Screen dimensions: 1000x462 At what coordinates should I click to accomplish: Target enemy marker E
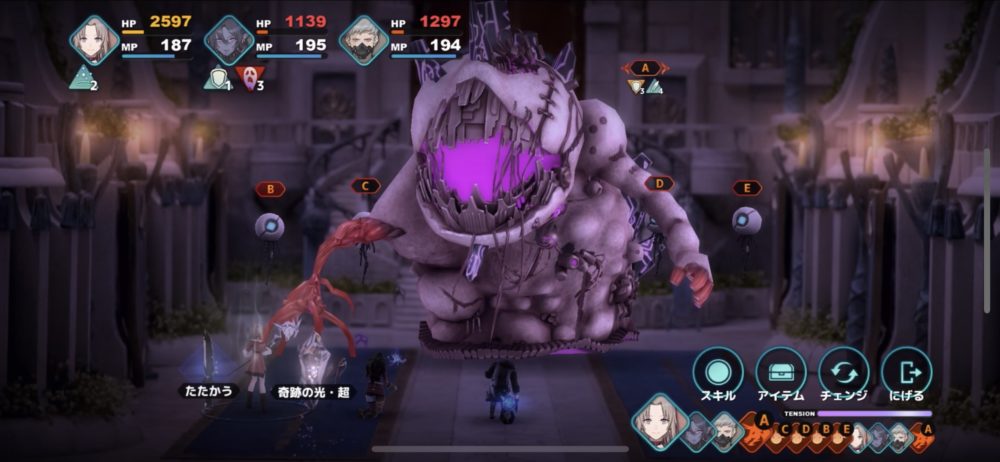click(x=746, y=187)
